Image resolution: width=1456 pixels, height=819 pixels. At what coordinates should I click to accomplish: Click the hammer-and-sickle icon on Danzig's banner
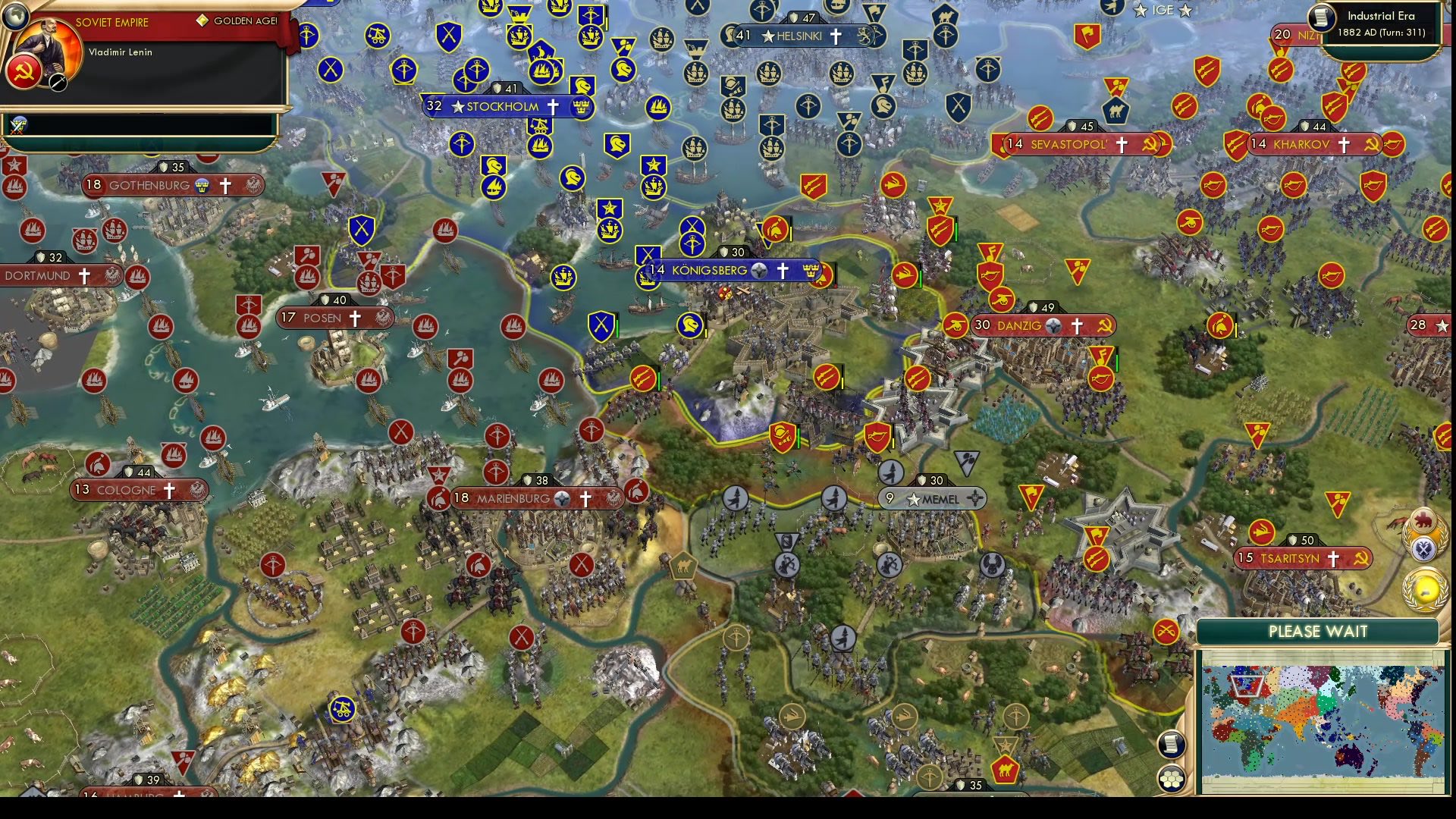click(1103, 325)
